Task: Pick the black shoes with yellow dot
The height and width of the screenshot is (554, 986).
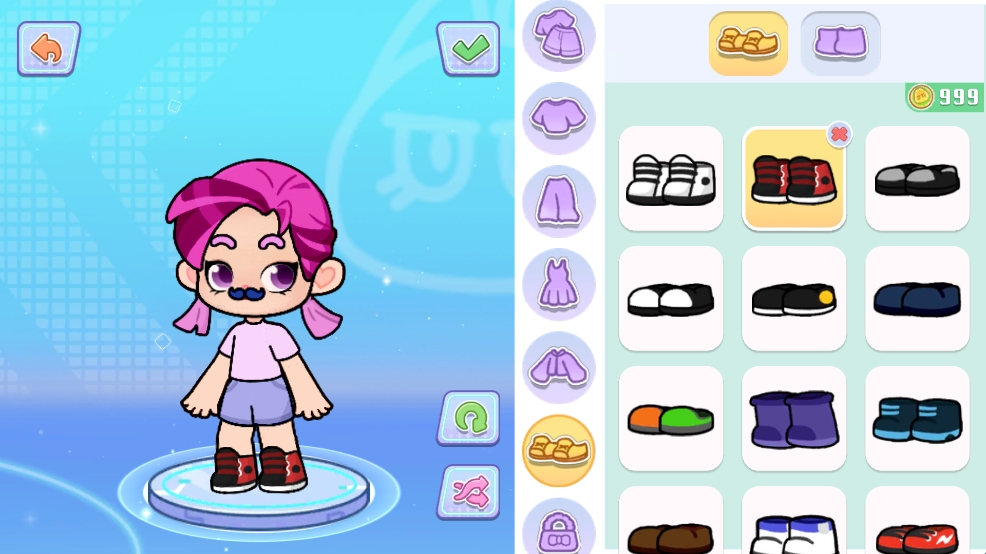Action: coord(793,298)
